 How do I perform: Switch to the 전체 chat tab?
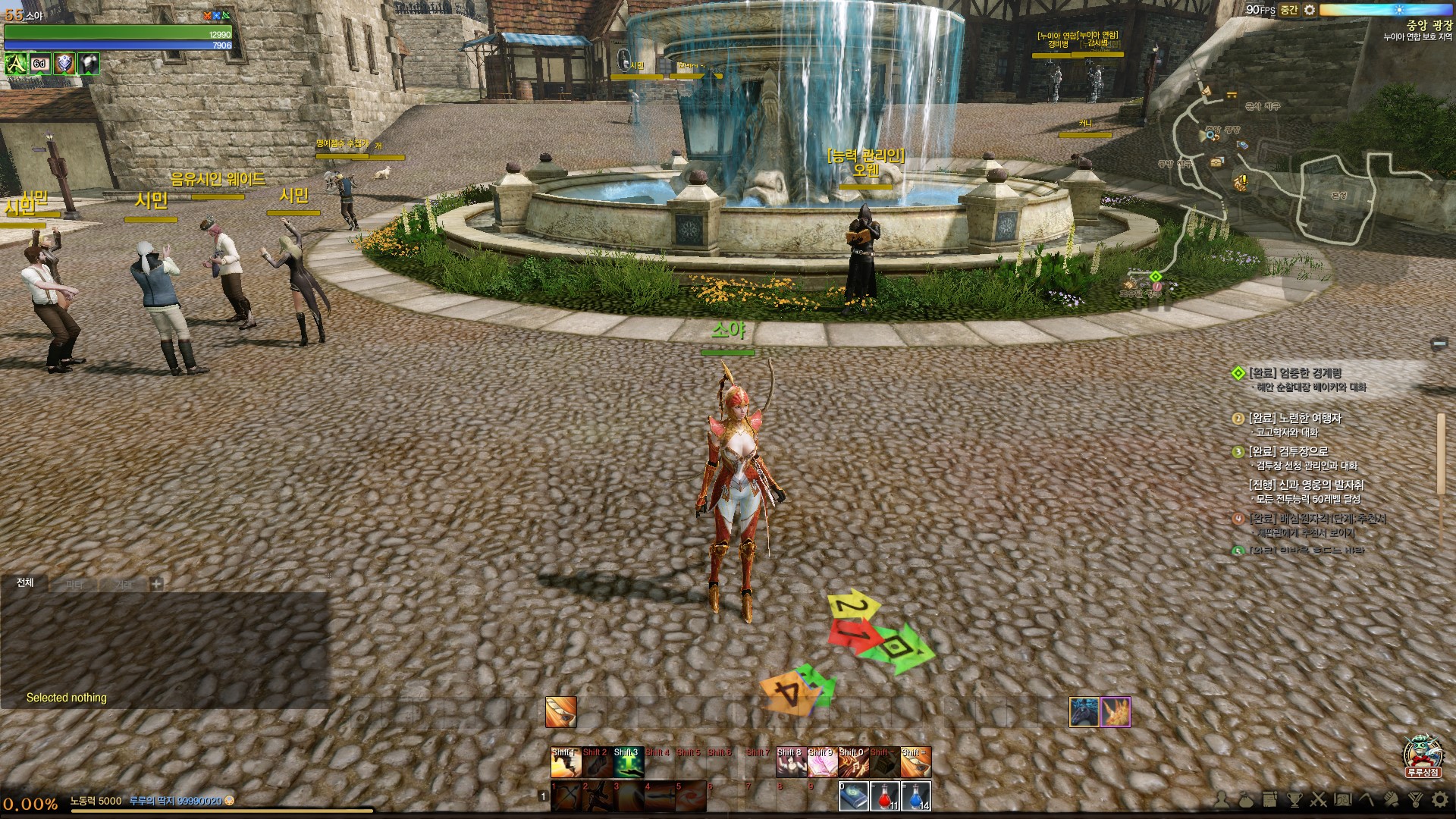click(x=25, y=582)
